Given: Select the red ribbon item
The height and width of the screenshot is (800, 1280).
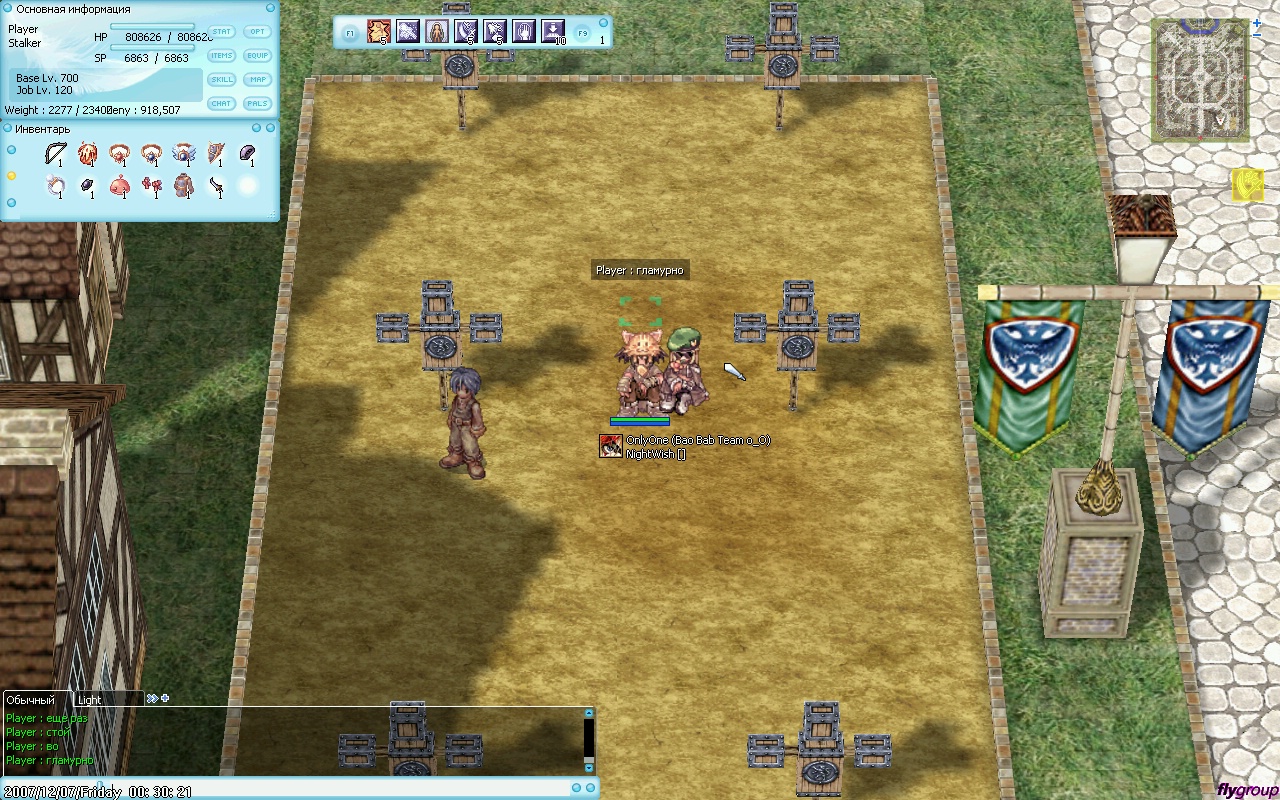Looking at the screenshot, I should pos(151,186).
